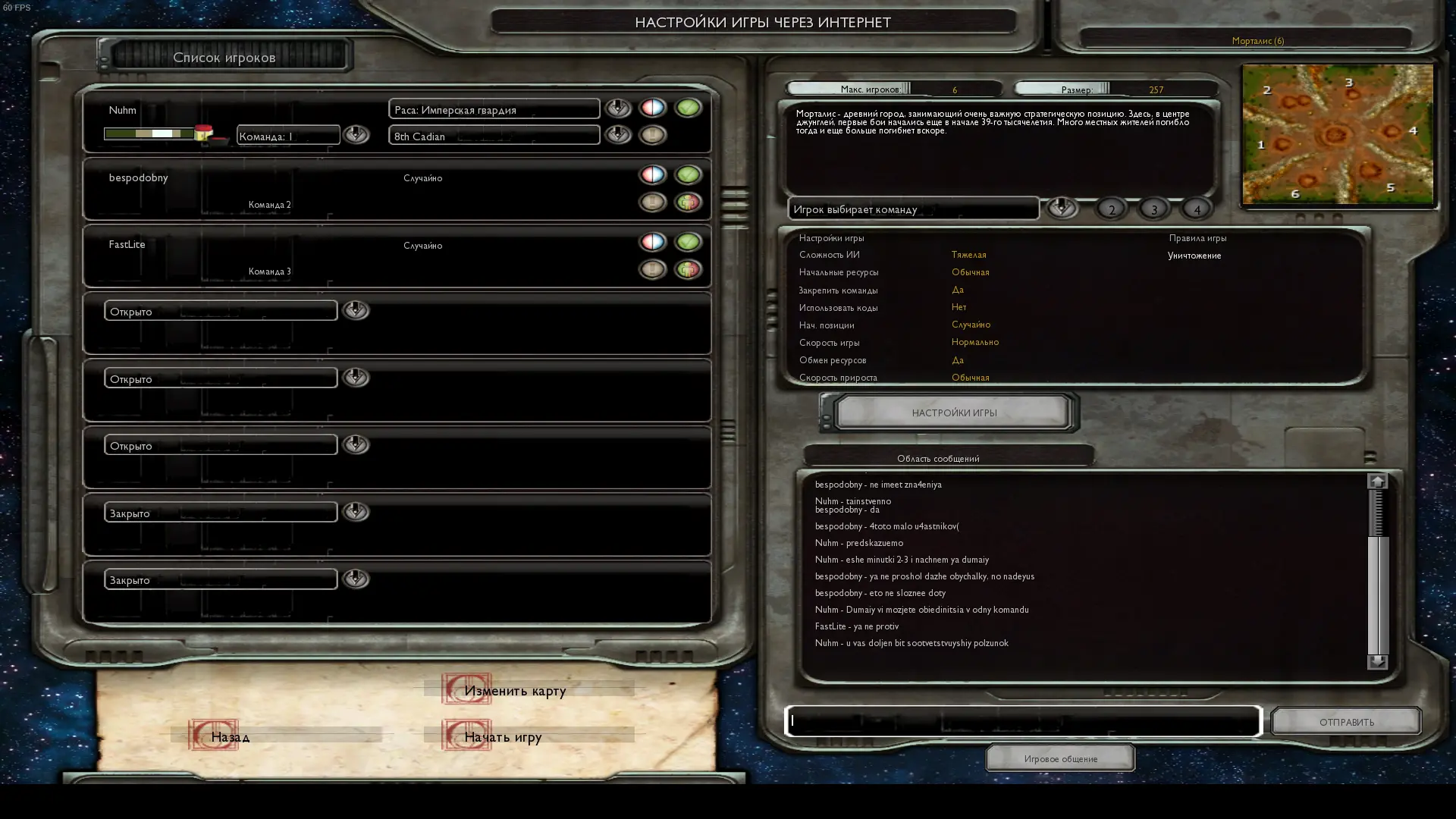Image resolution: width=1456 pixels, height=819 pixels.
Task: Open the Игрок выбирает команду dropdown
Action: [x=1061, y=208]
